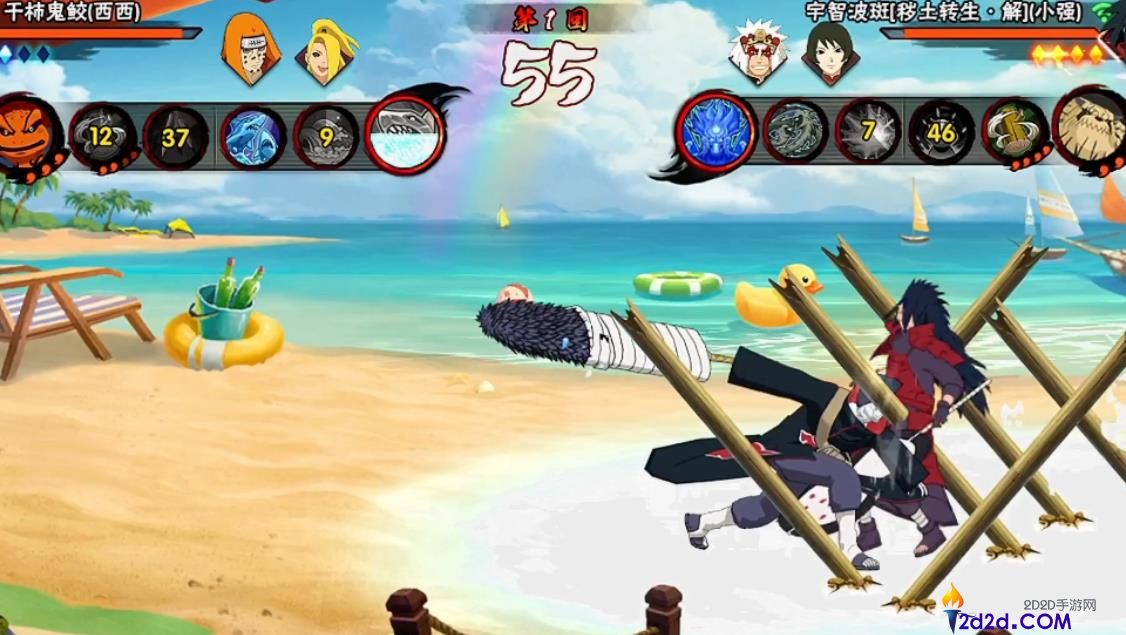The height and width of the screenshot is (635, 1126).
Task: Select the skill showing cooldown 46
Action: (x=941, y=131)
